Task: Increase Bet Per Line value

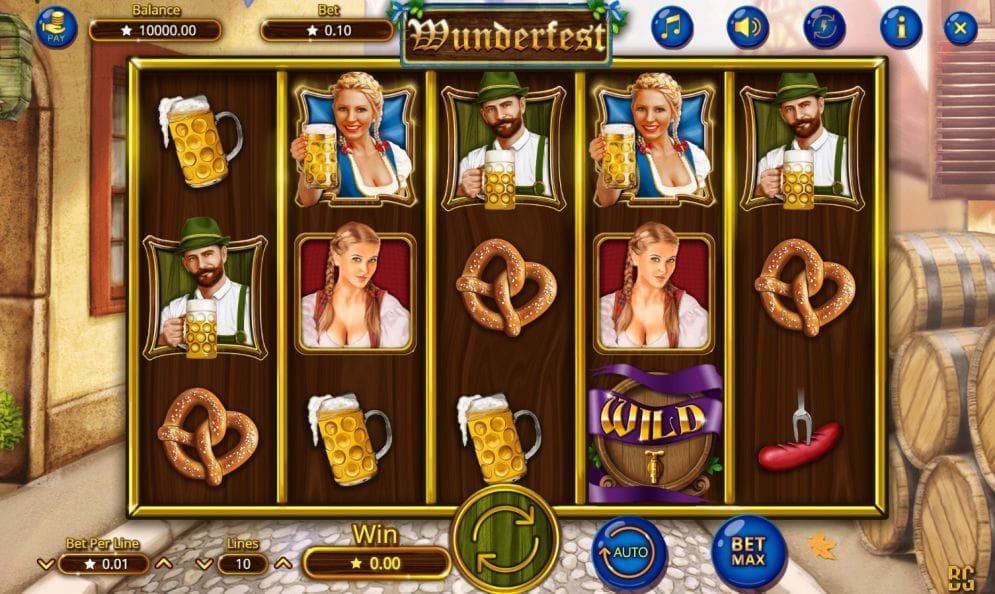Action: pos(164,564)
